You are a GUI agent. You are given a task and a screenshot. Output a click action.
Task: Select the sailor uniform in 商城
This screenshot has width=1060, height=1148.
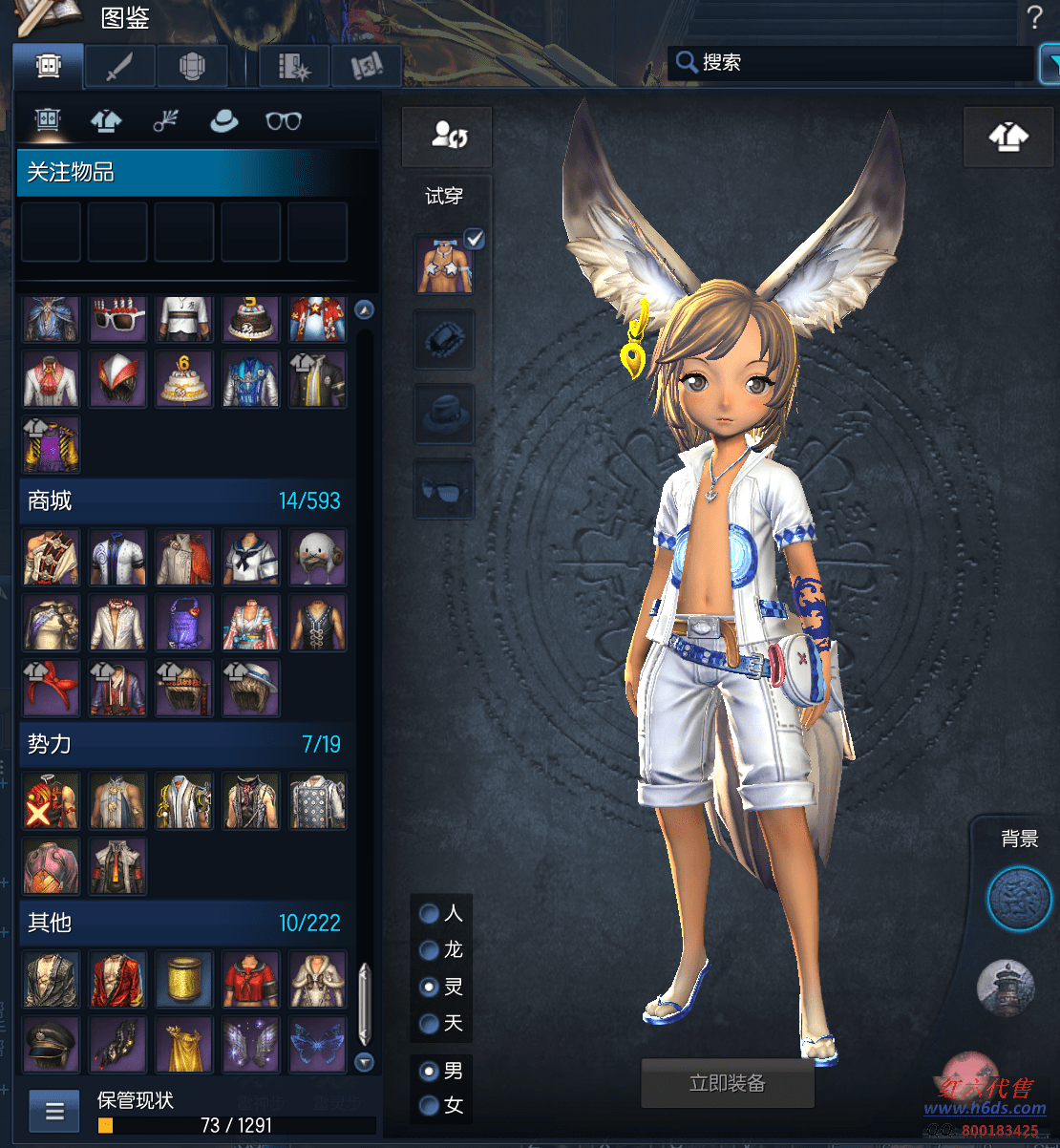coord(251,558)
